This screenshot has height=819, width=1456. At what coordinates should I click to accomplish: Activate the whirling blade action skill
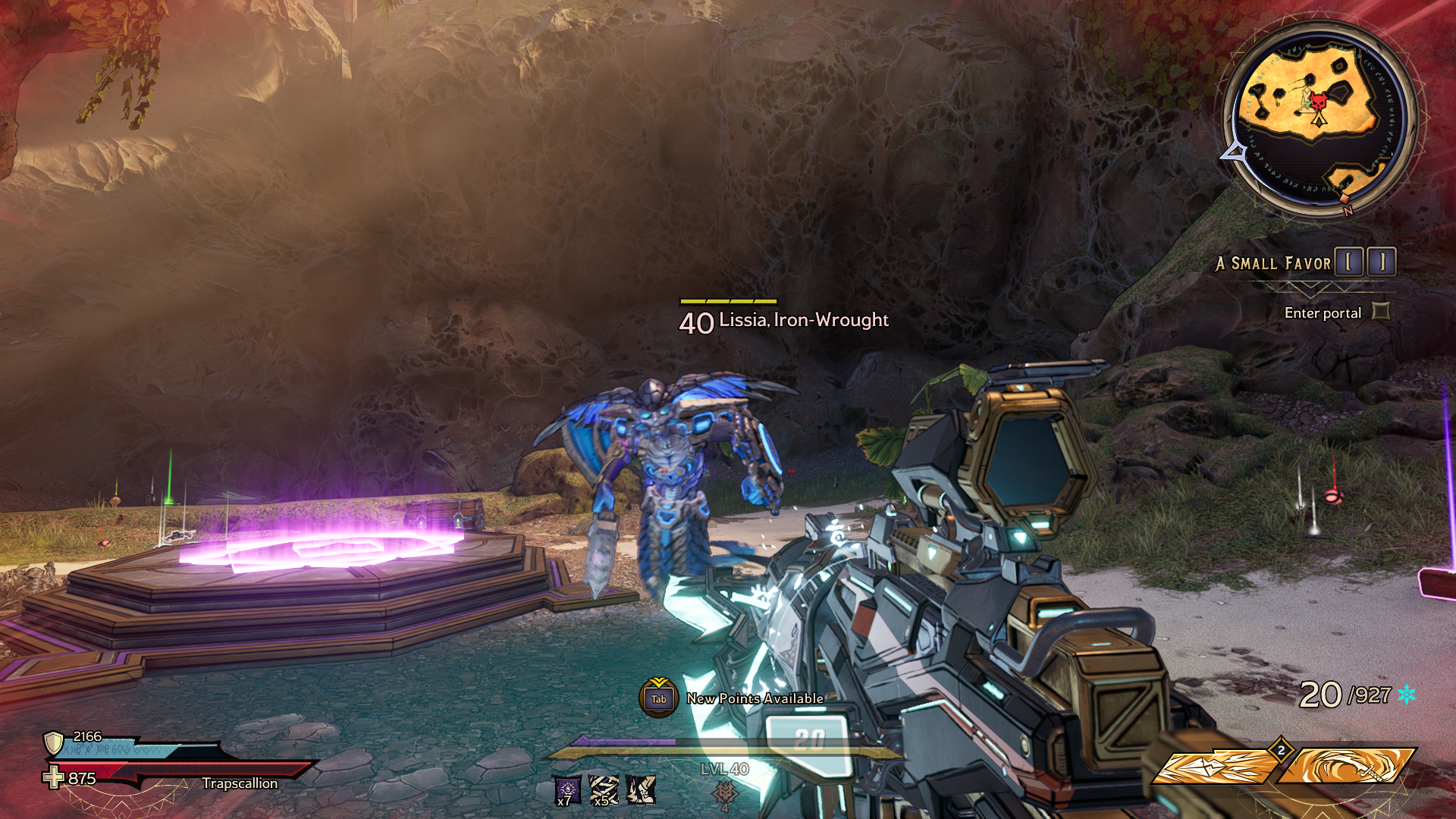1346,766
